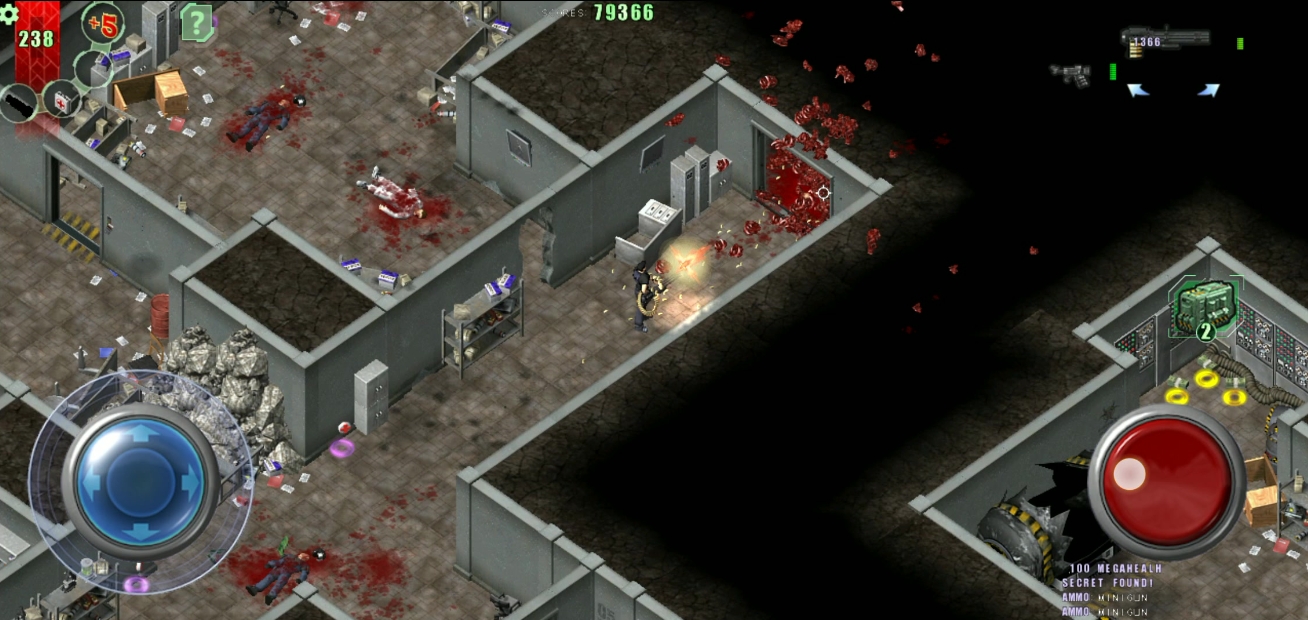This screenshot has width=1308, height=620.
Task: Switch to the next weapon with right arrow
Action: pyautogui.click(x=1208, y=90)
